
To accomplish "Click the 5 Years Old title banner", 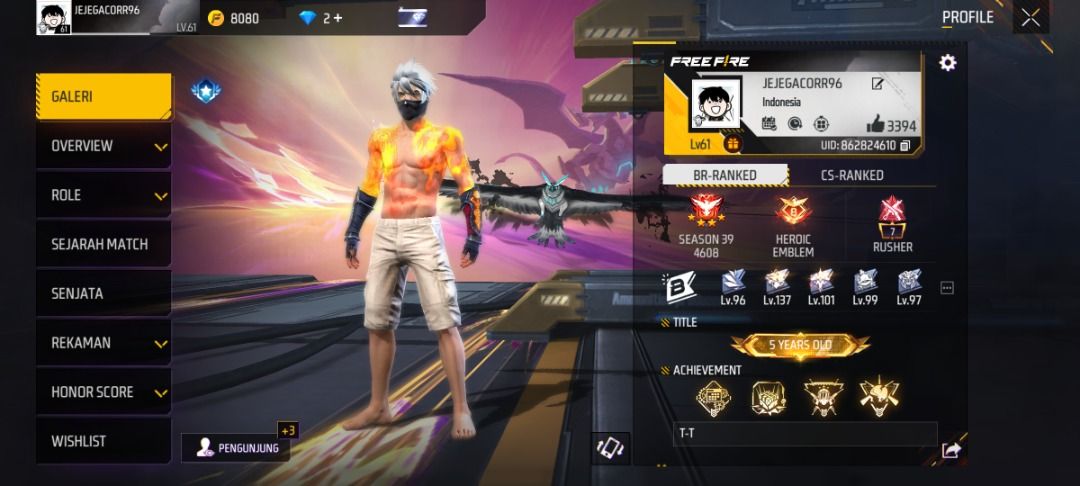I will pyautogui.click(x=800, y=345).
